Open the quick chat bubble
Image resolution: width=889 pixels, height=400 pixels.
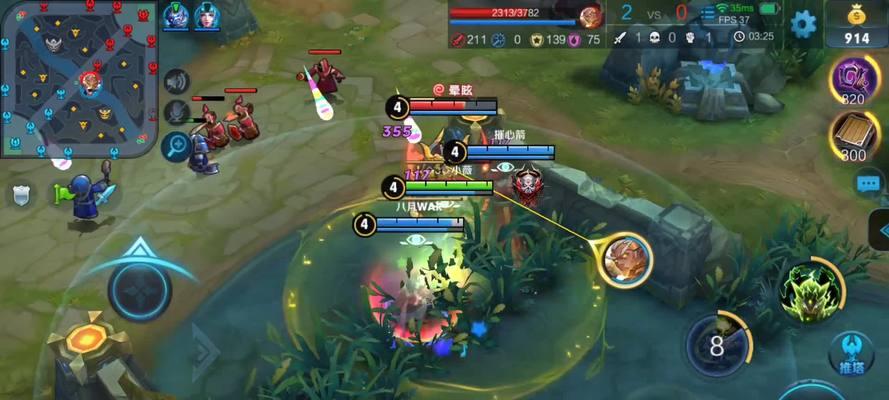pyautogui.click(x=869, y=182)
